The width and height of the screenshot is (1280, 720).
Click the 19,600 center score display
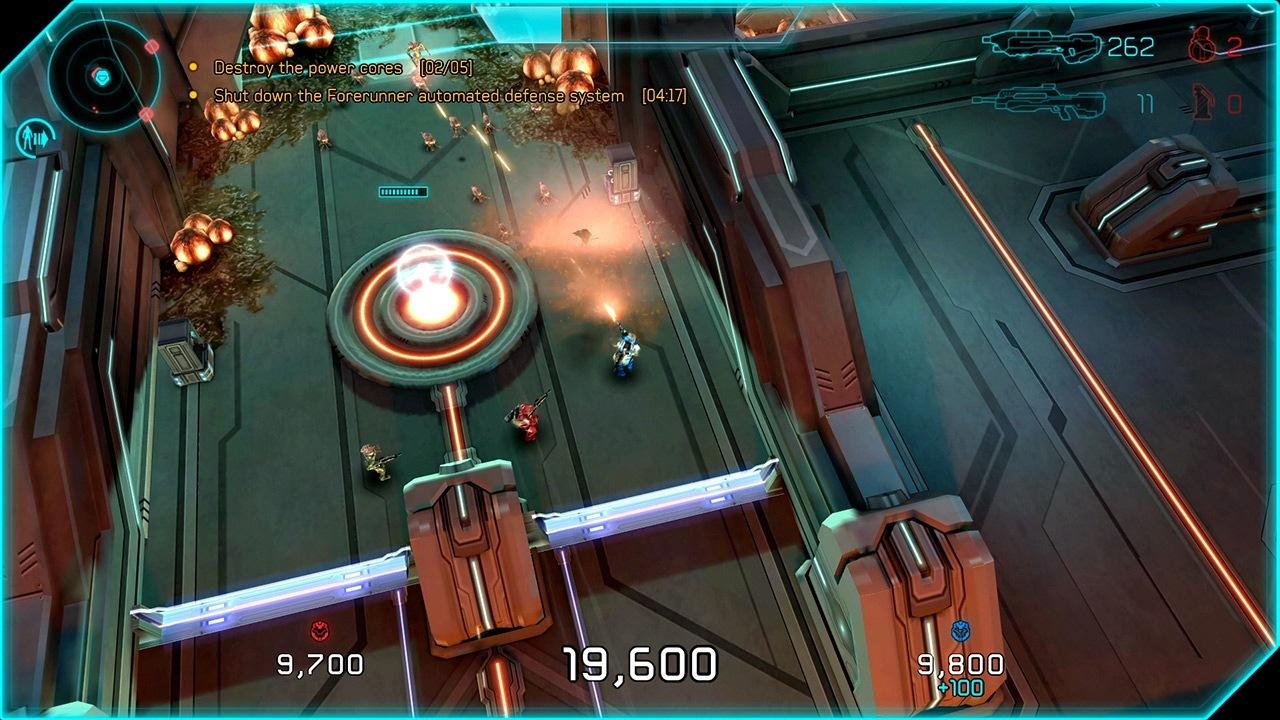(x=640, y=661)
